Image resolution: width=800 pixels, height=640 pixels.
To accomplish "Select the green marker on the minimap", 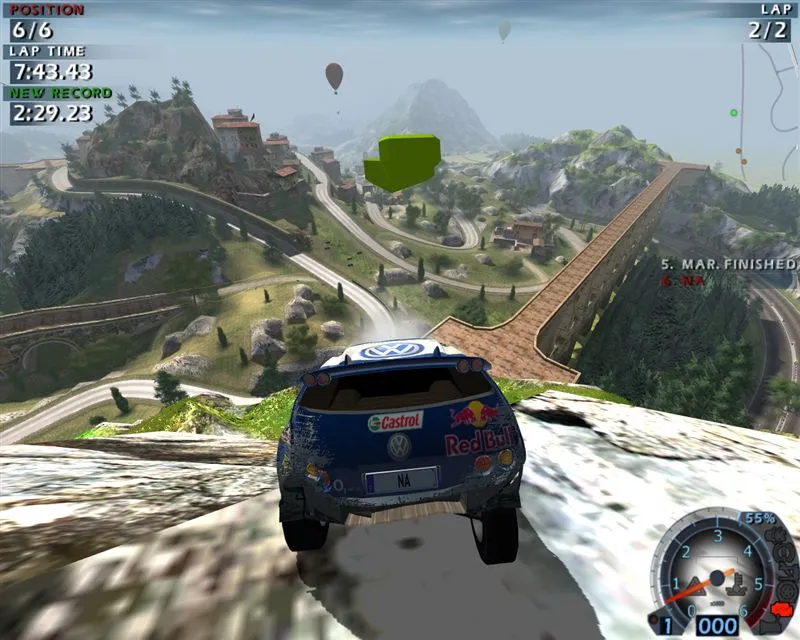I will 733,112.
